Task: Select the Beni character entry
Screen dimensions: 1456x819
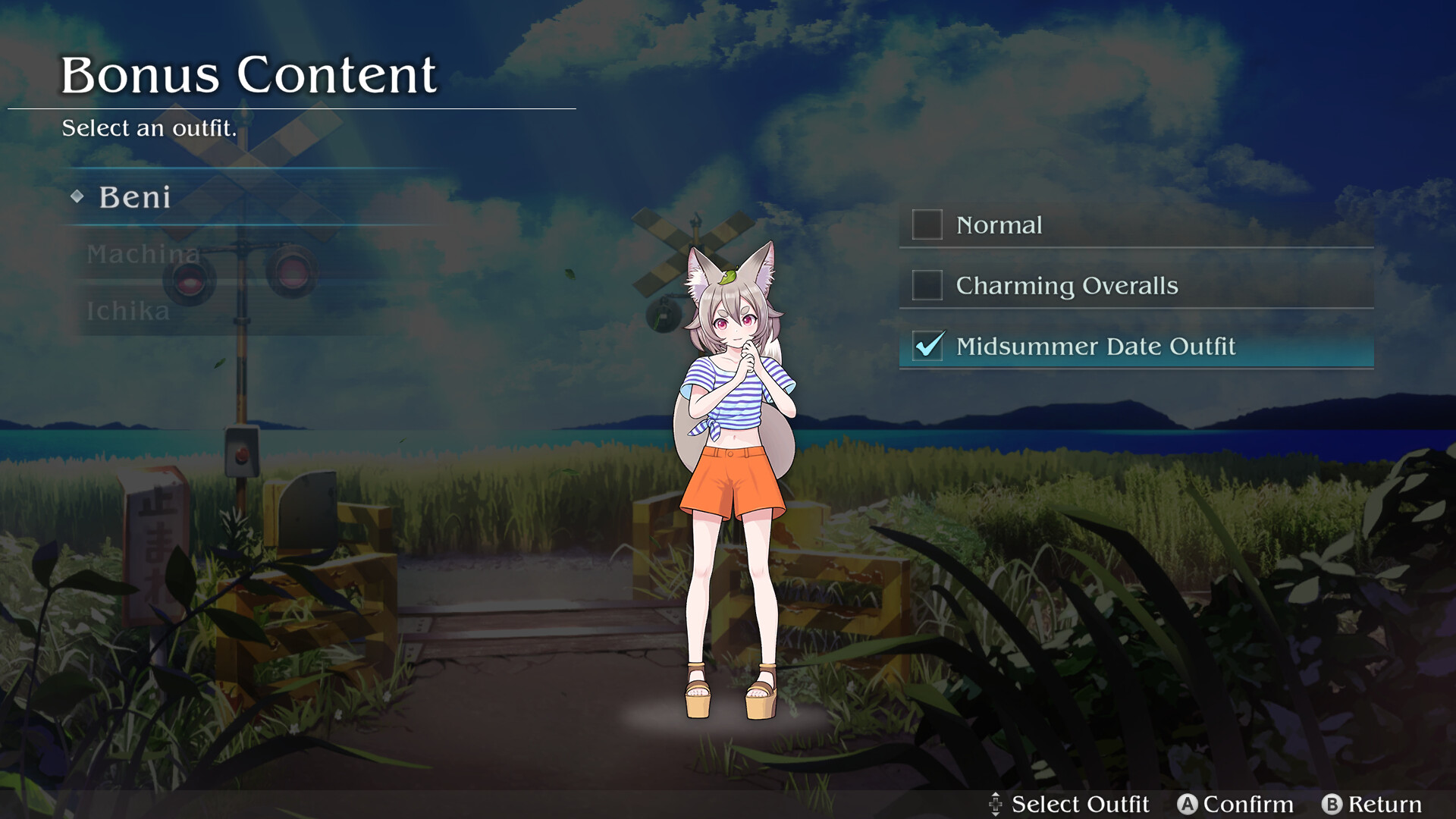Action: (x=134, y=197)
